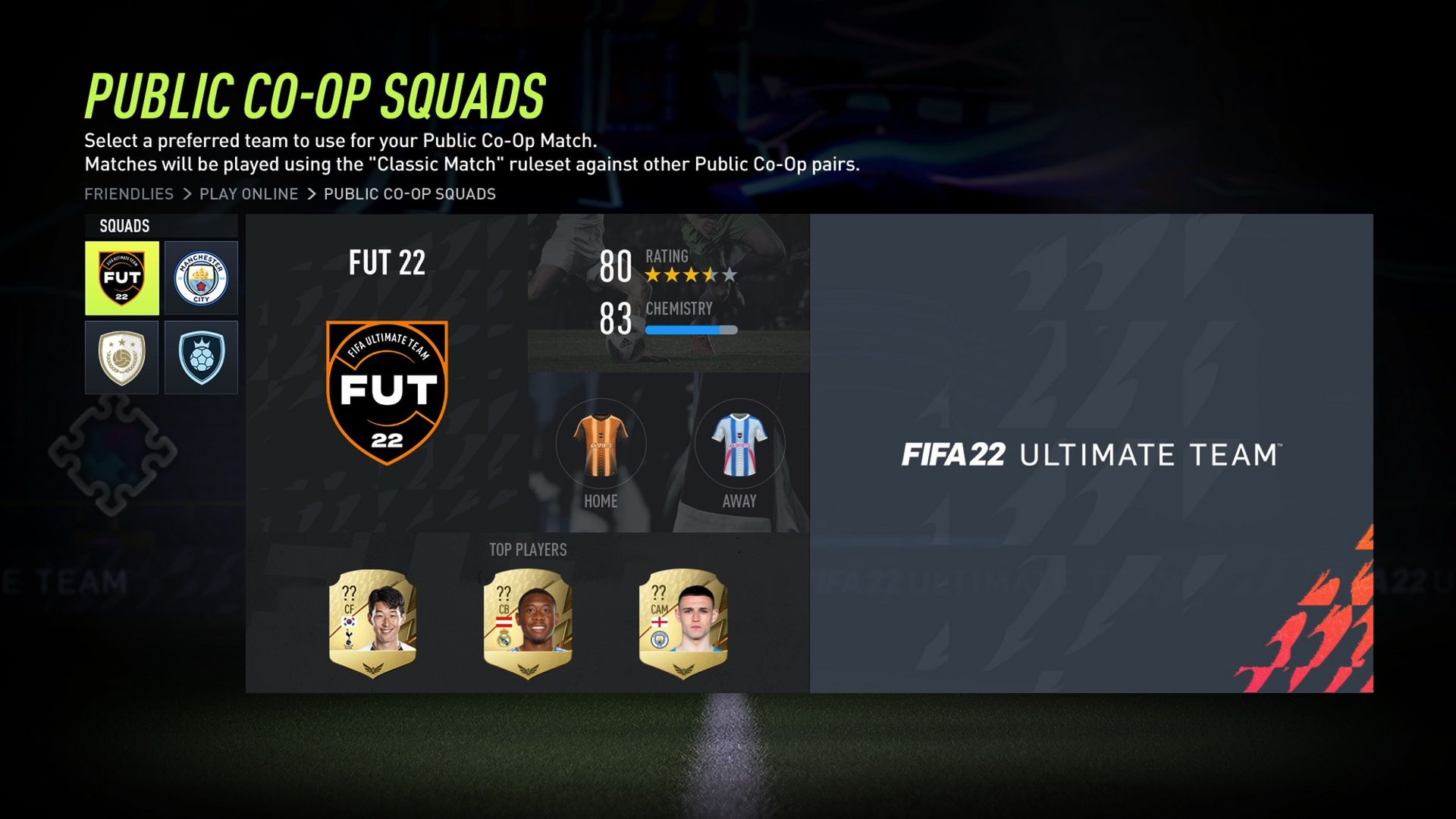Click the 80 rating value
Image resolution: width=1456 pixels, height=819 pixels.
click(614, 267)
